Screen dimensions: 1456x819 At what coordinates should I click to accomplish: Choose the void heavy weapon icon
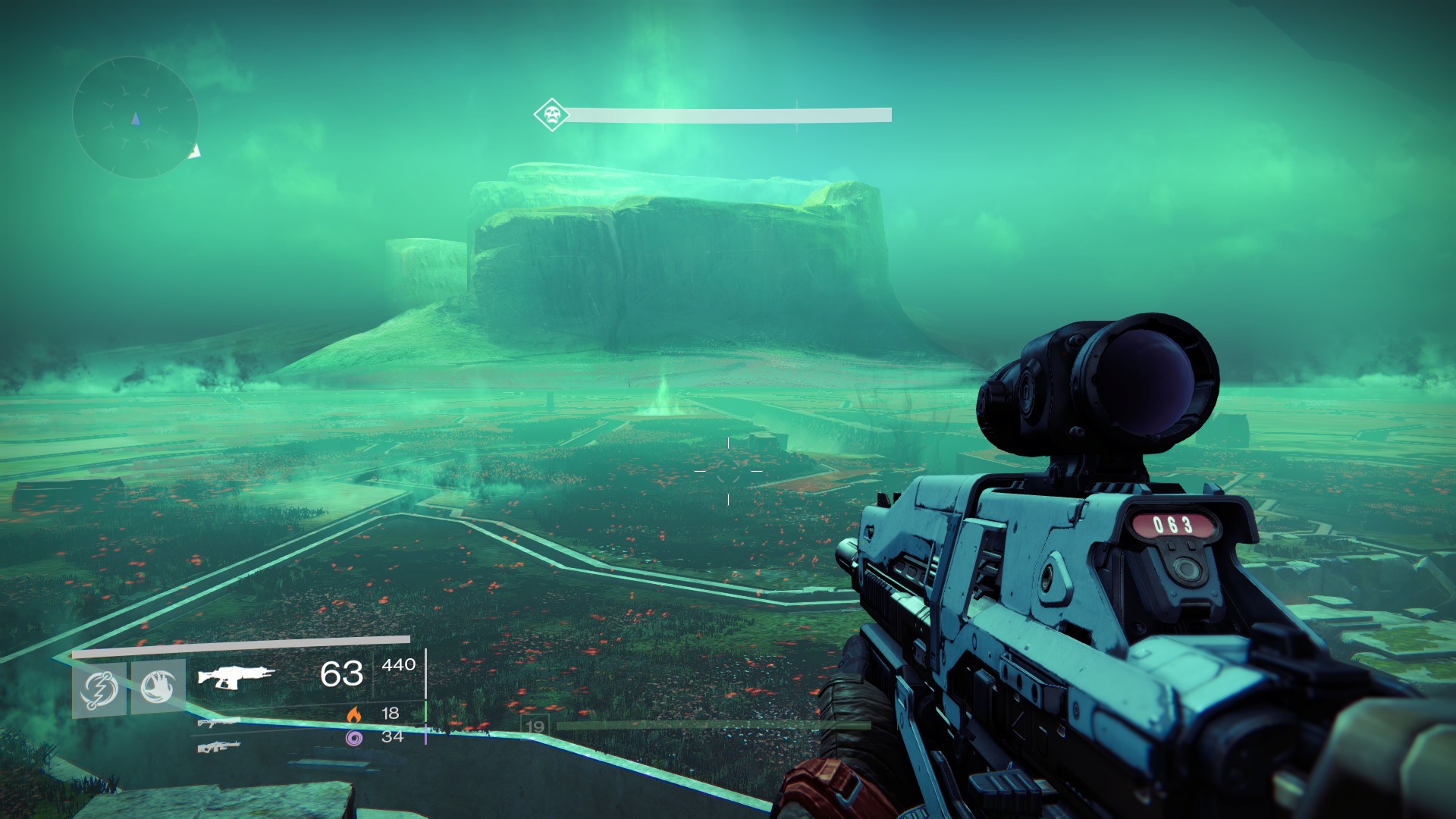coord(220,747)
